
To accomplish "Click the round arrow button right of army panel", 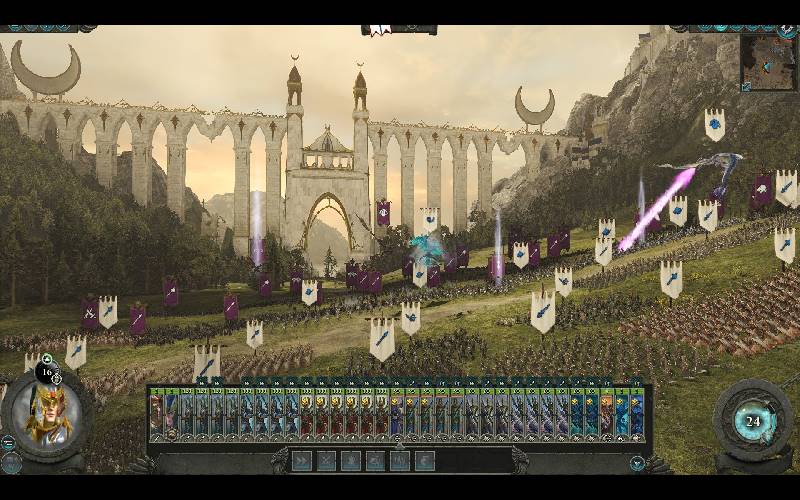I will pos(637,463).
